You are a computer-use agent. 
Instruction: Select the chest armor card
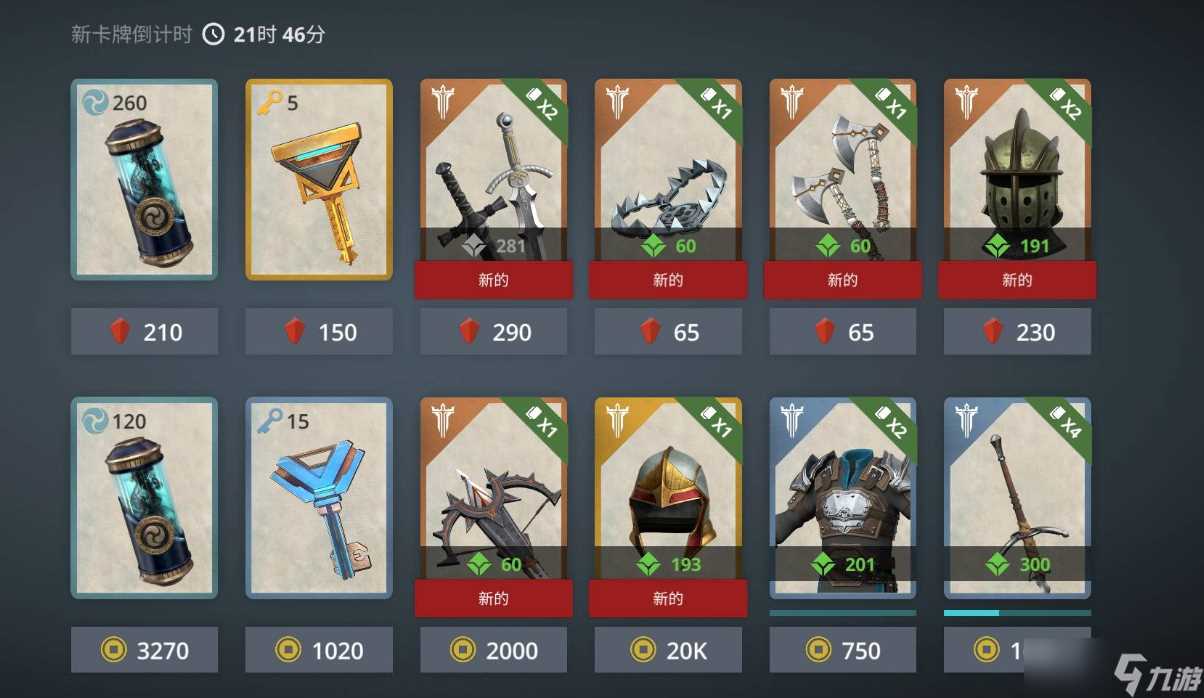pyautogui.click(x=843, y=497)
